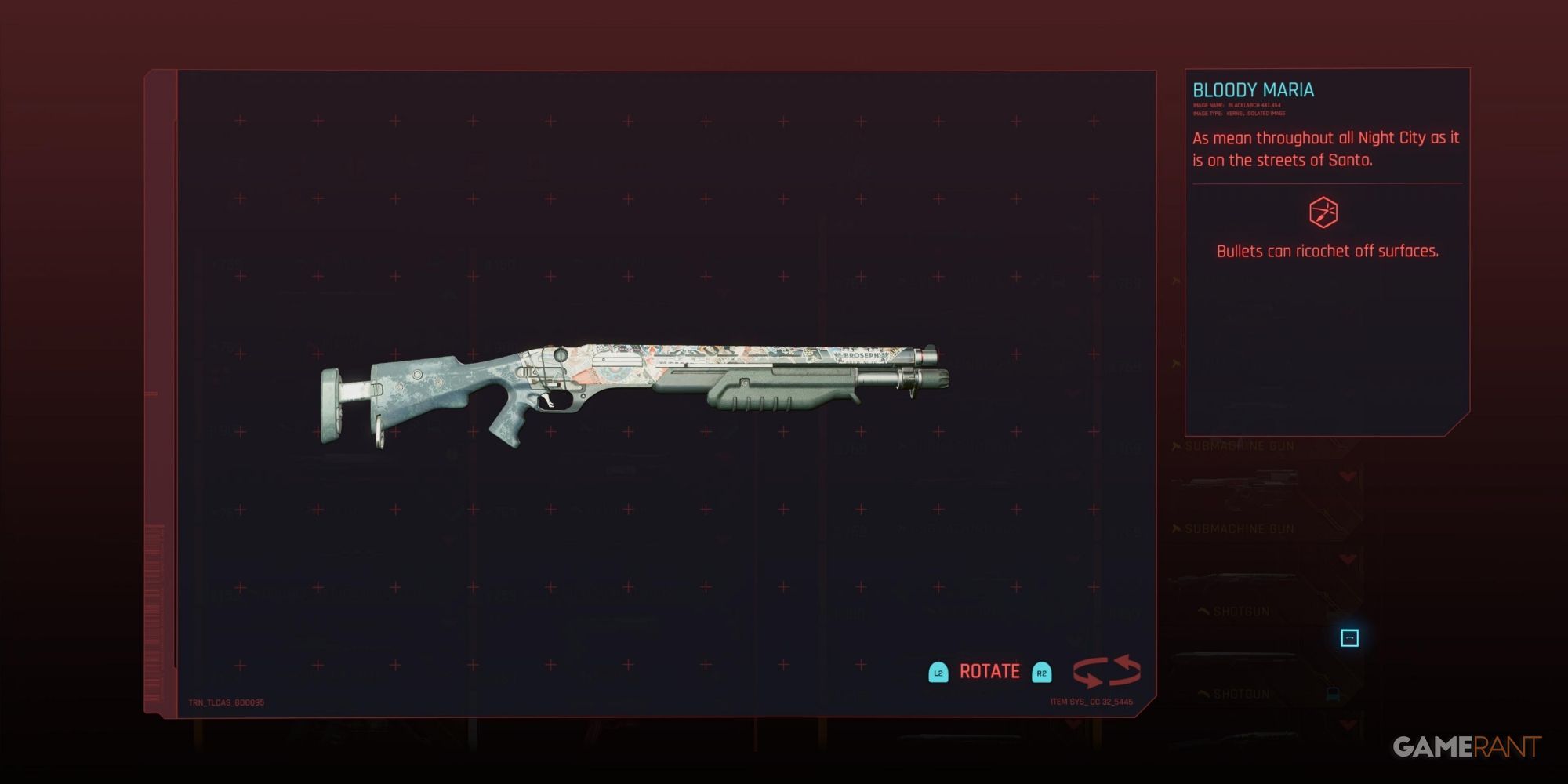Toggle the red down-arrow under the first Submachine Gun

(1347, 475)
